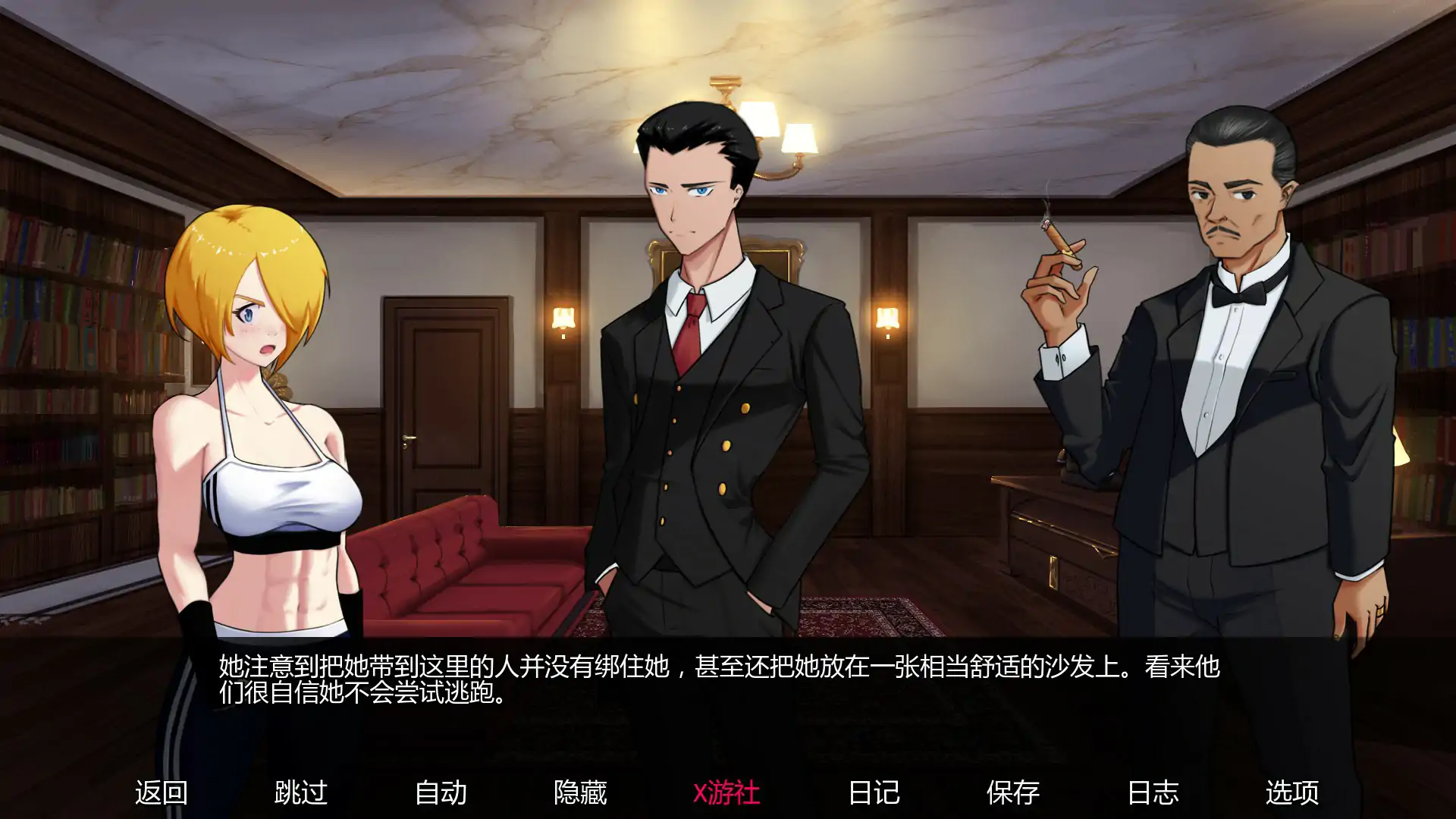The width and height of the screenshot is (1456, 819).
Task: Open the highlighted X游社 link
Action: pos(726,793)
